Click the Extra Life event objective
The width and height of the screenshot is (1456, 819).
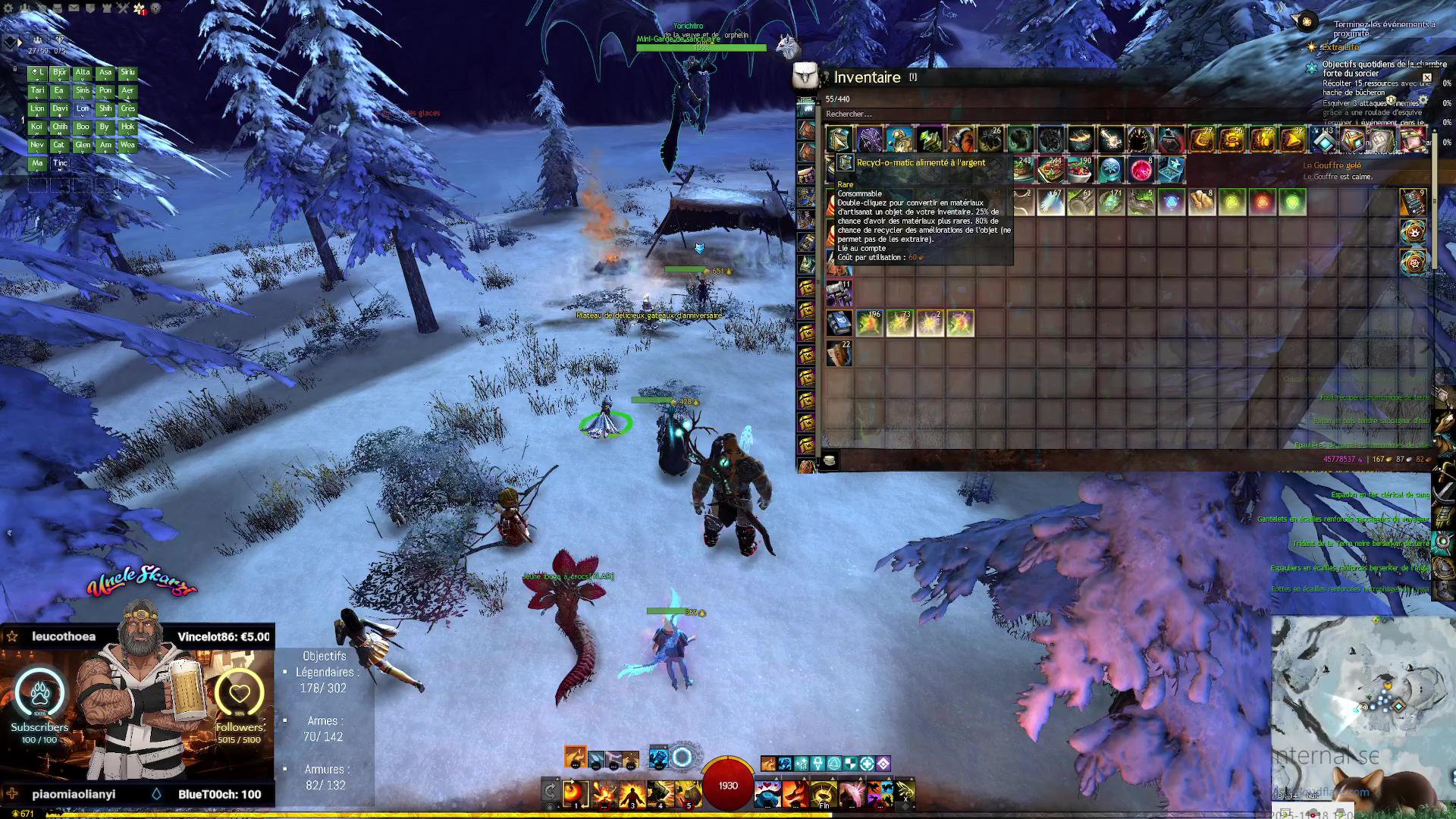pos(1340,47)
